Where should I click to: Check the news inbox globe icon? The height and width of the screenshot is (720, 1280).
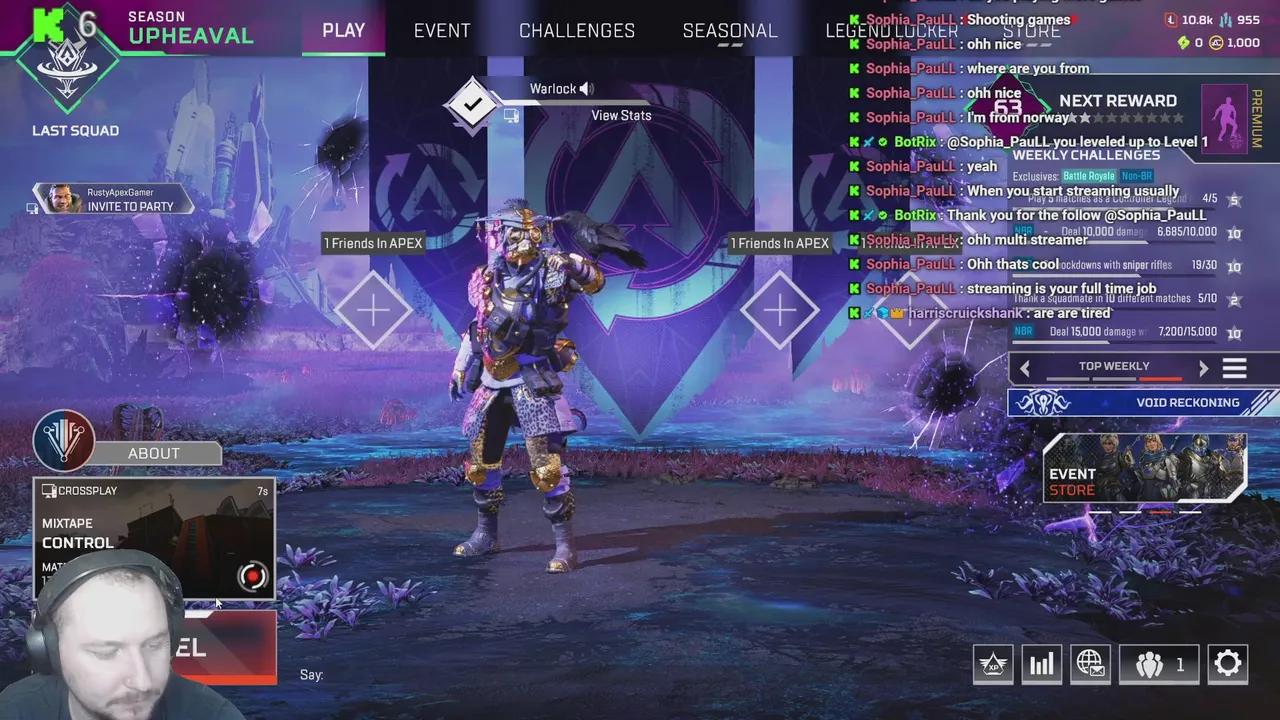[1090, 663]
